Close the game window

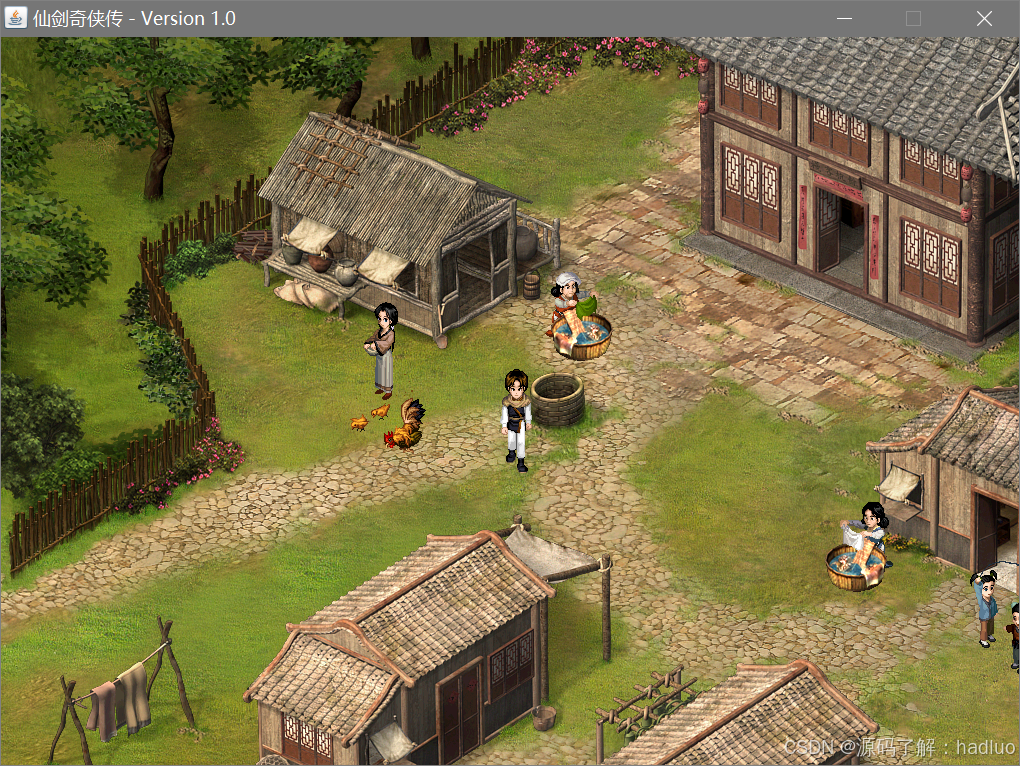984,18
